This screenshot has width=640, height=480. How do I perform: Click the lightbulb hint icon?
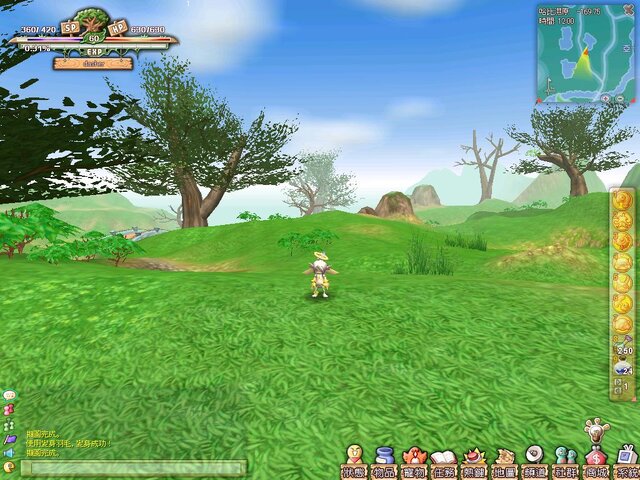click(x=595, y=431)
